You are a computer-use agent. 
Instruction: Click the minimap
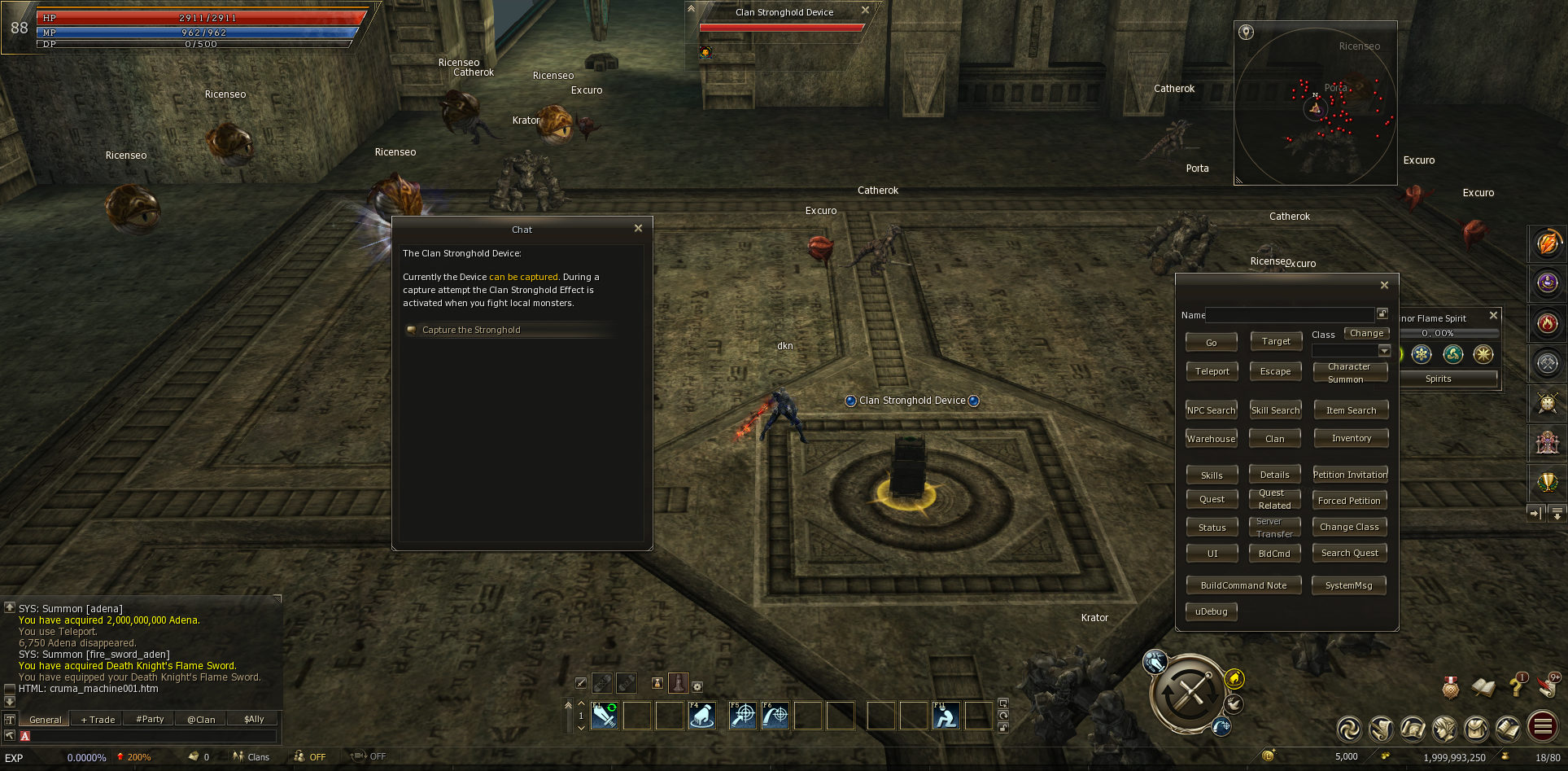click(x=1316, y=106)
